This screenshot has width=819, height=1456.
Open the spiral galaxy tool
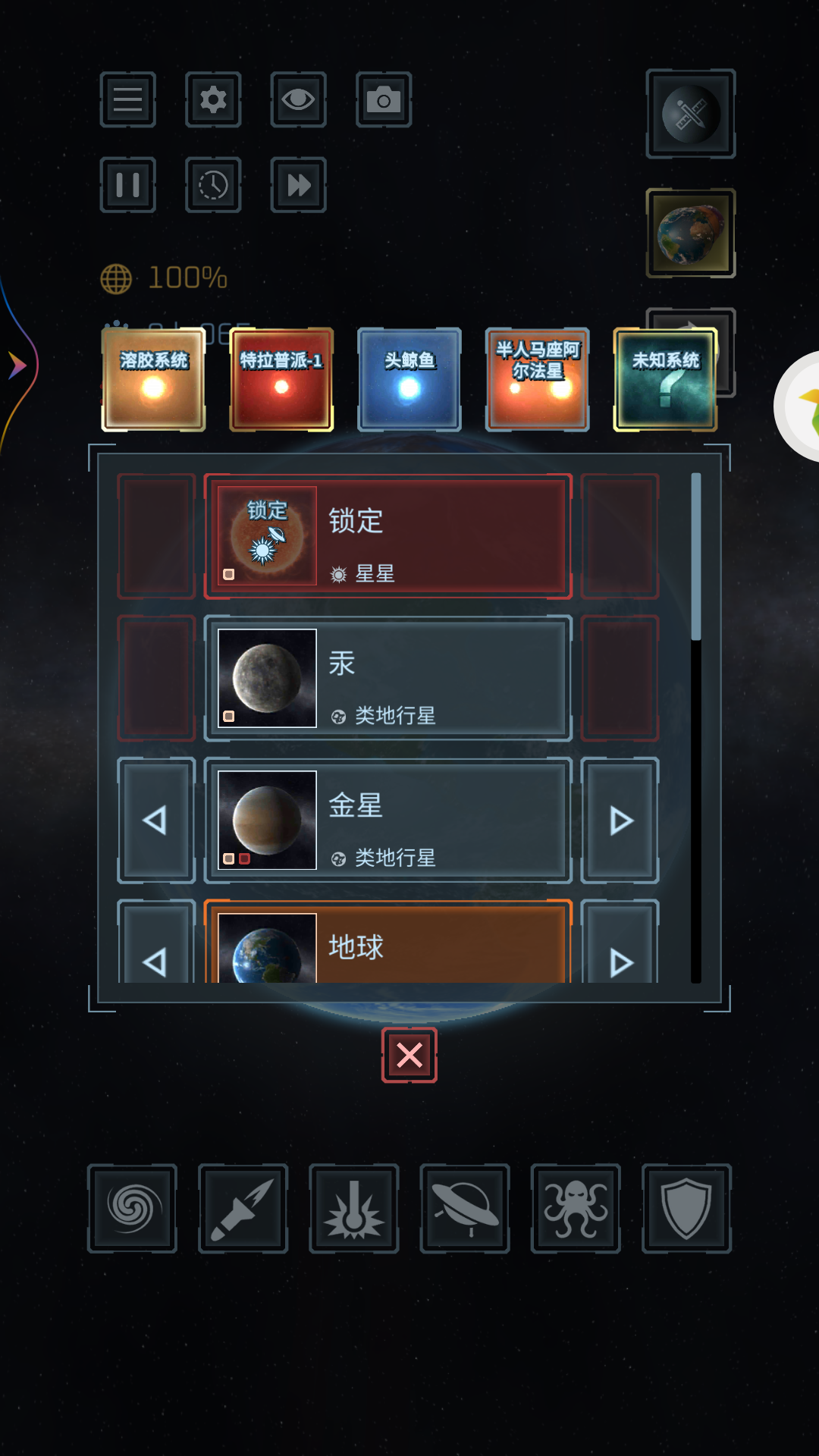[133, 1208]
